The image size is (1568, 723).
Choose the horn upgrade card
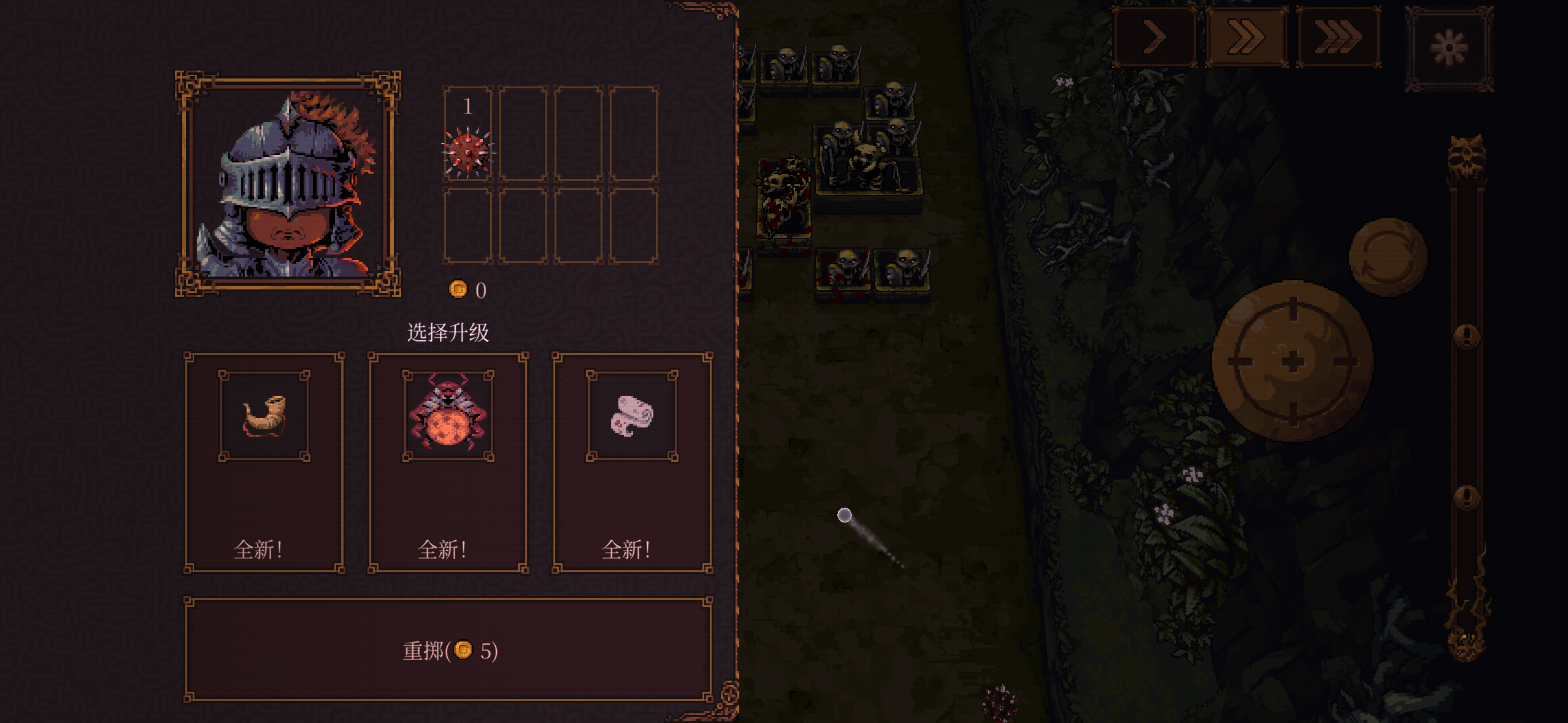[x=264, y=463]
